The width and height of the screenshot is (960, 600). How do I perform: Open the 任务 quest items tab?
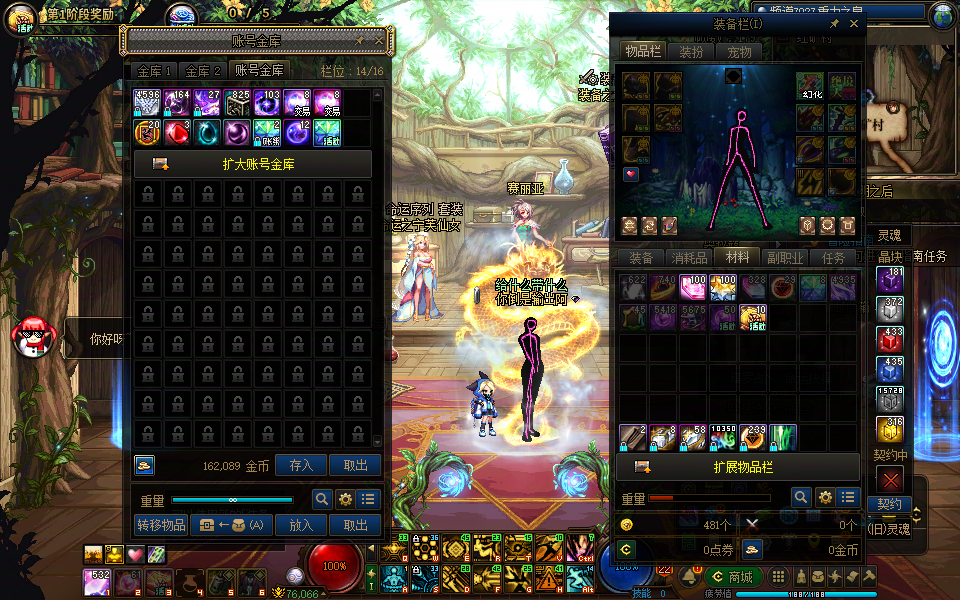pyautogui.click(x=833, y=258)
